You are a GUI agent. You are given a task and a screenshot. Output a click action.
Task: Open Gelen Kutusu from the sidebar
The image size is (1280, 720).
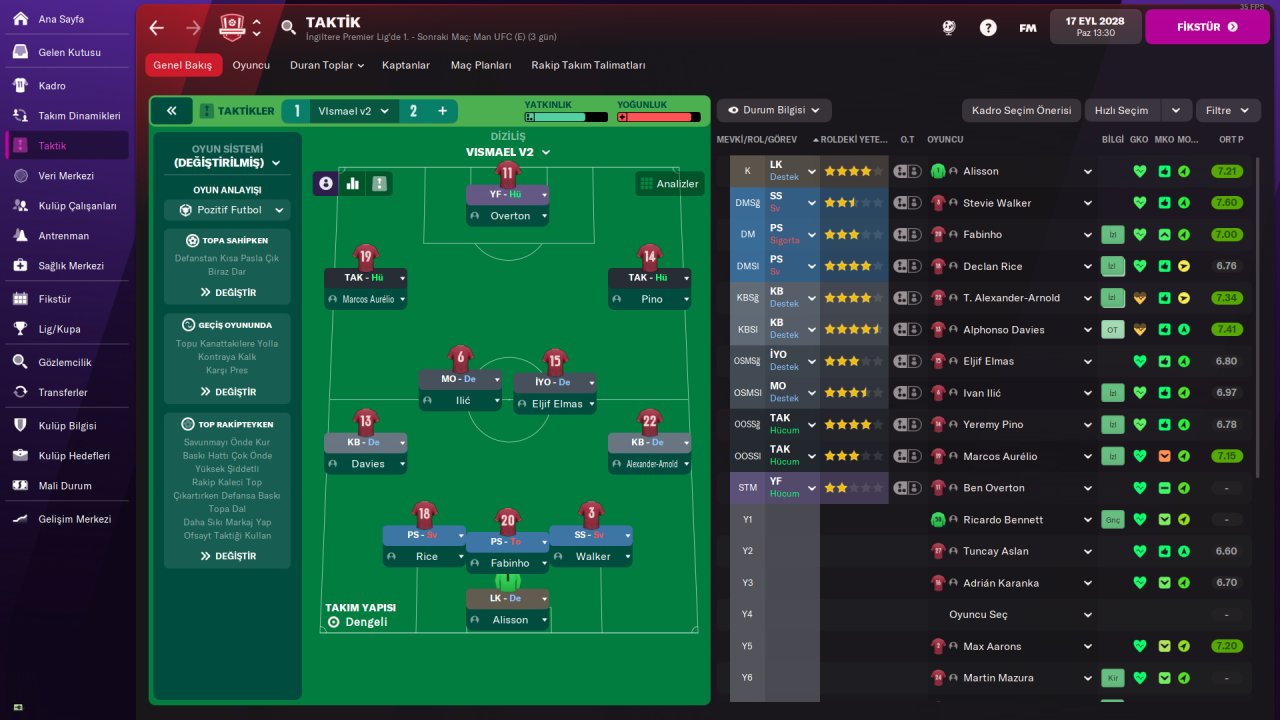[x=69, y=52]
